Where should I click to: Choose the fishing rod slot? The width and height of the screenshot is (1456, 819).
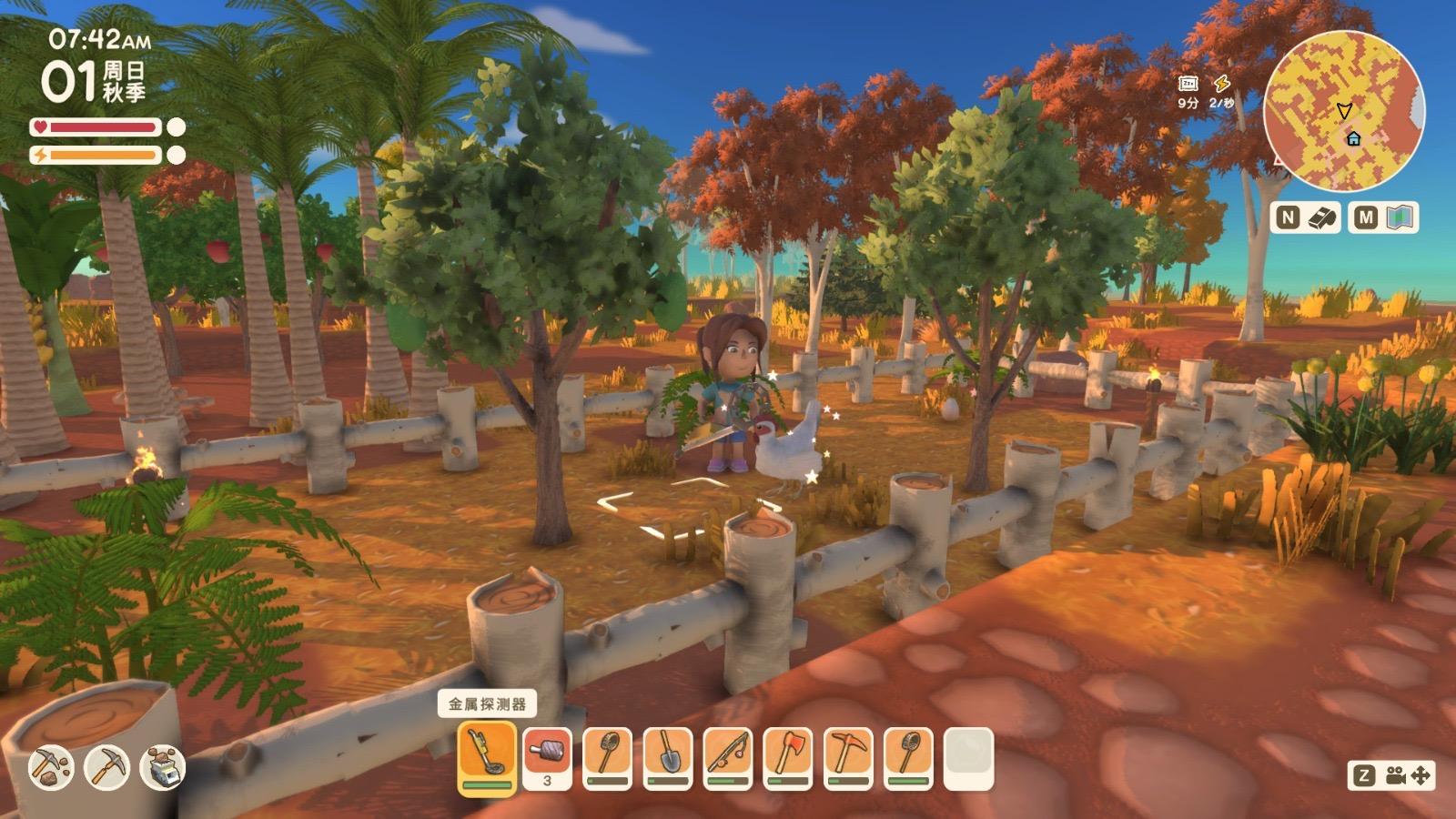coord(728,758)
